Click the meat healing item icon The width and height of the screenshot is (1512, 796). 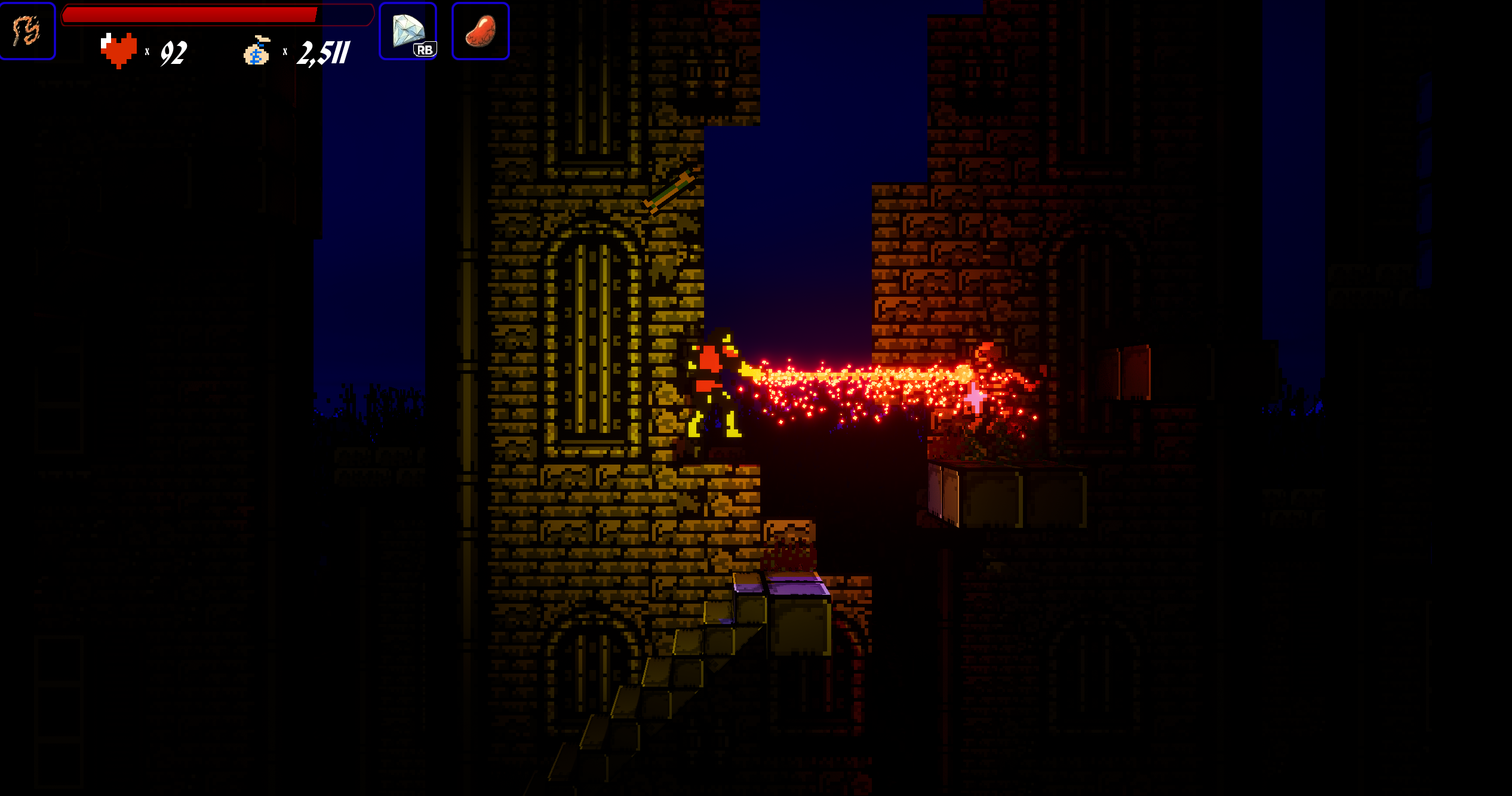481,30
